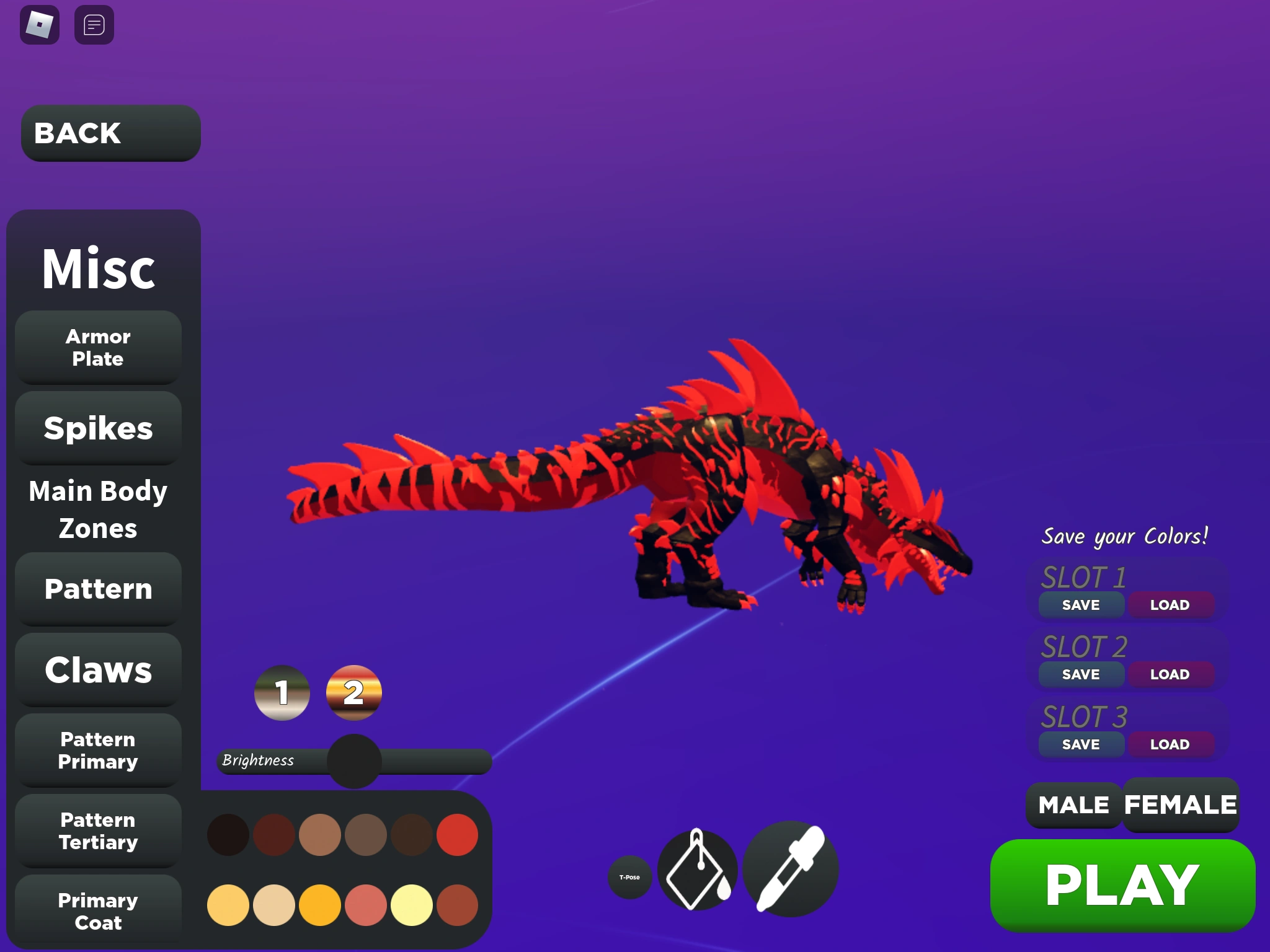Click the BACK button
Screen dimensions: 1270x952
pos(110,133)
